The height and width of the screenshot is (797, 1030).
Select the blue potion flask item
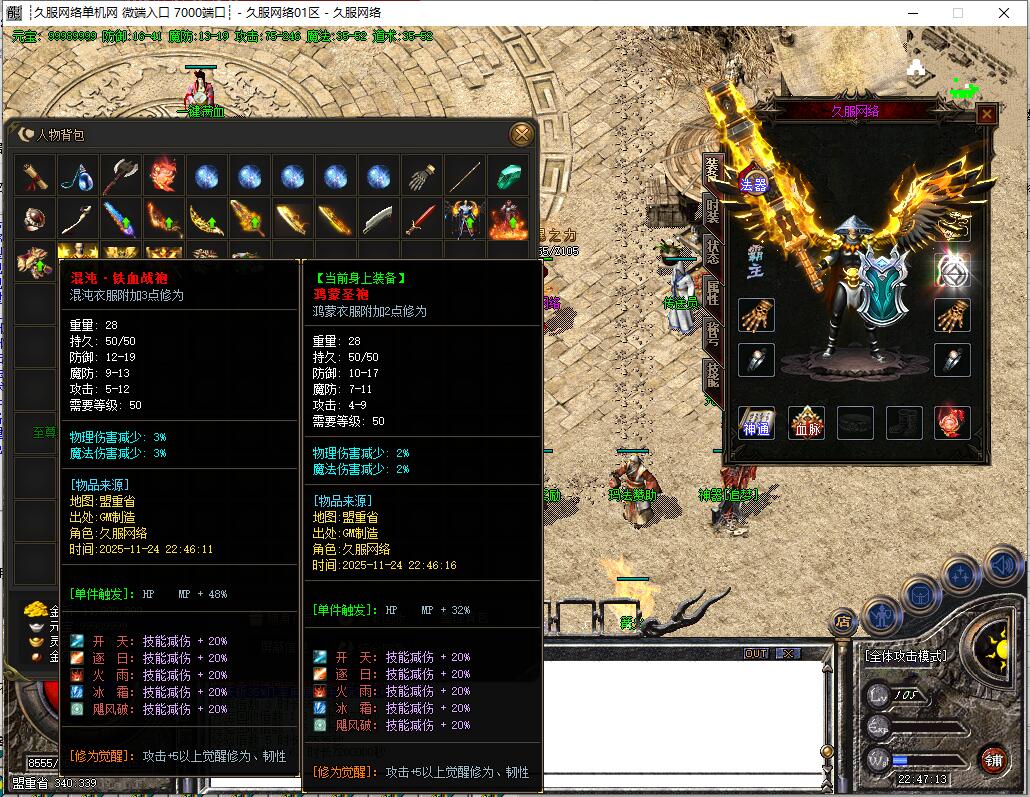77,176
